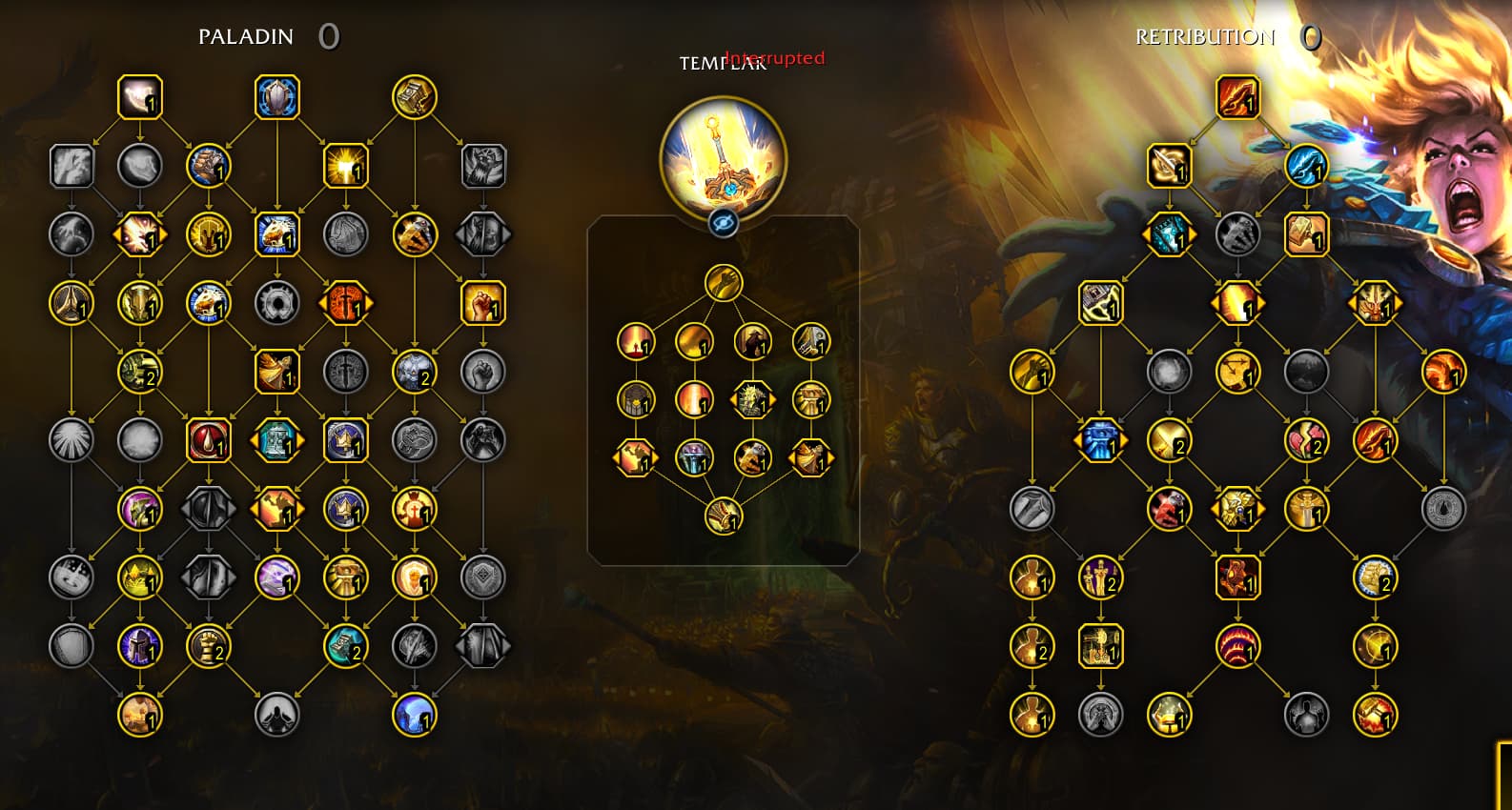
Task: Choose the red cross choice talent node
Action: point(346,303)
